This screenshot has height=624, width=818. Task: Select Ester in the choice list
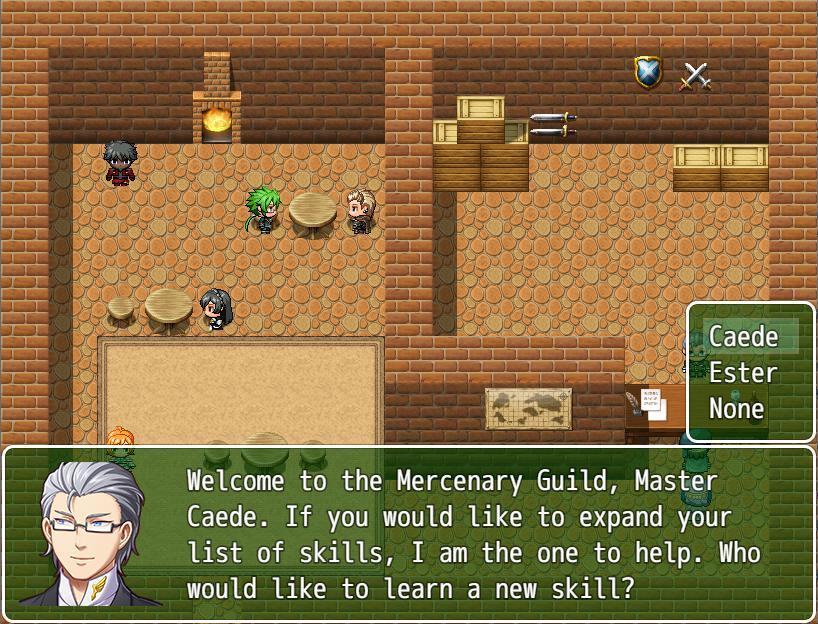743,373
